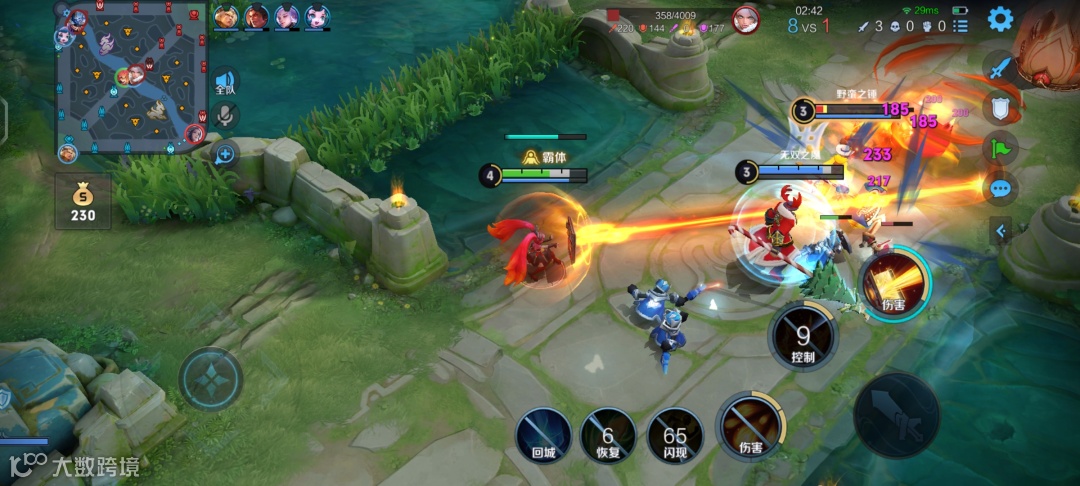Use the 回城 recall spell
The width and height of the screenshot is (1080, 486).
pyautogui.click(x=543, y=437)
